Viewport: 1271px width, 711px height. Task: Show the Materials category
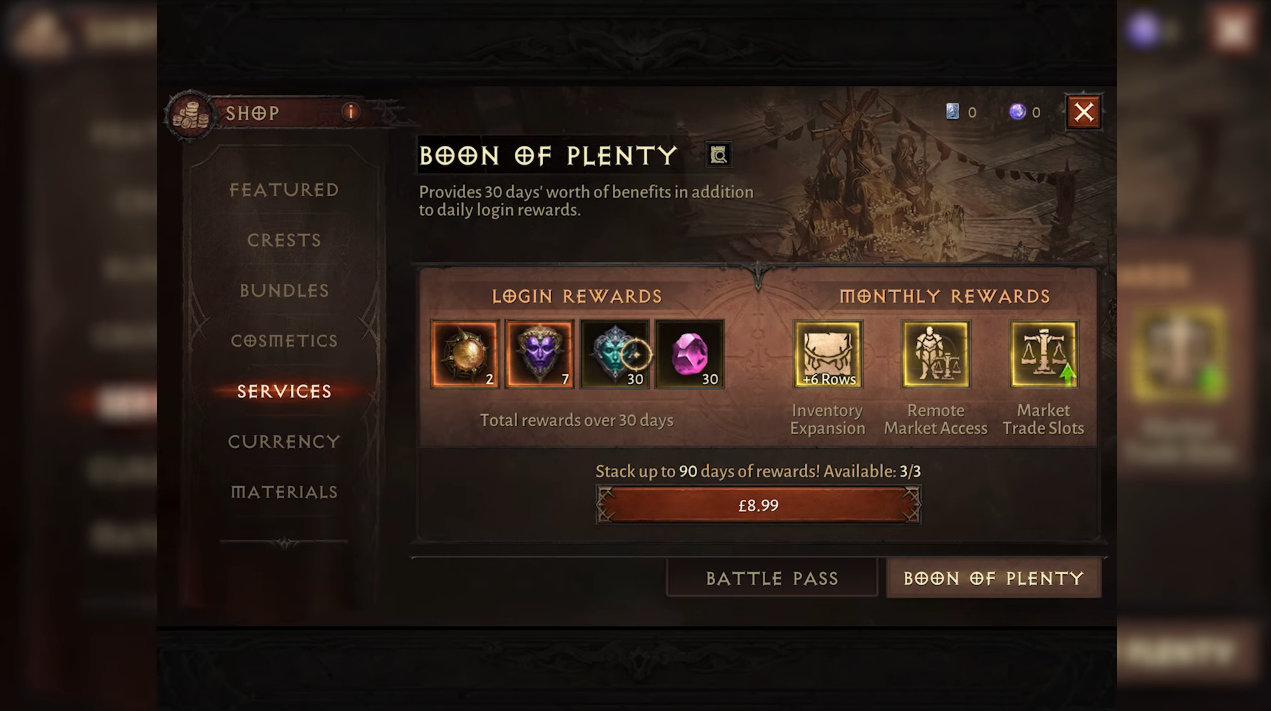pos(284,492)
